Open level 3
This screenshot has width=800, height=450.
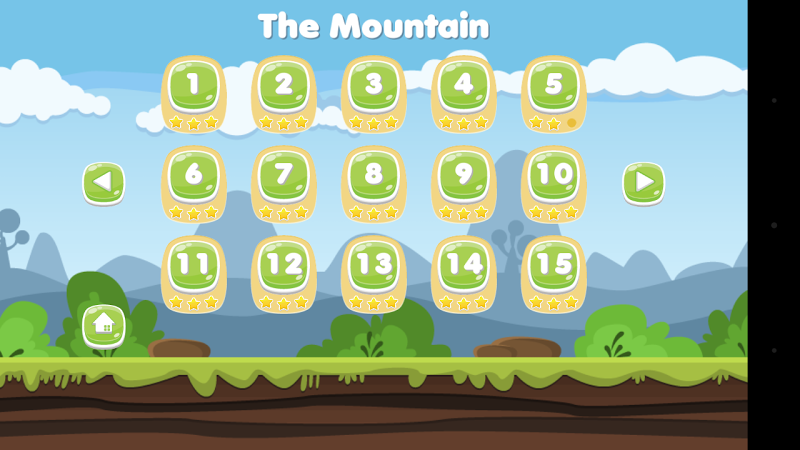pyautogui.click(x=374, y=88)
